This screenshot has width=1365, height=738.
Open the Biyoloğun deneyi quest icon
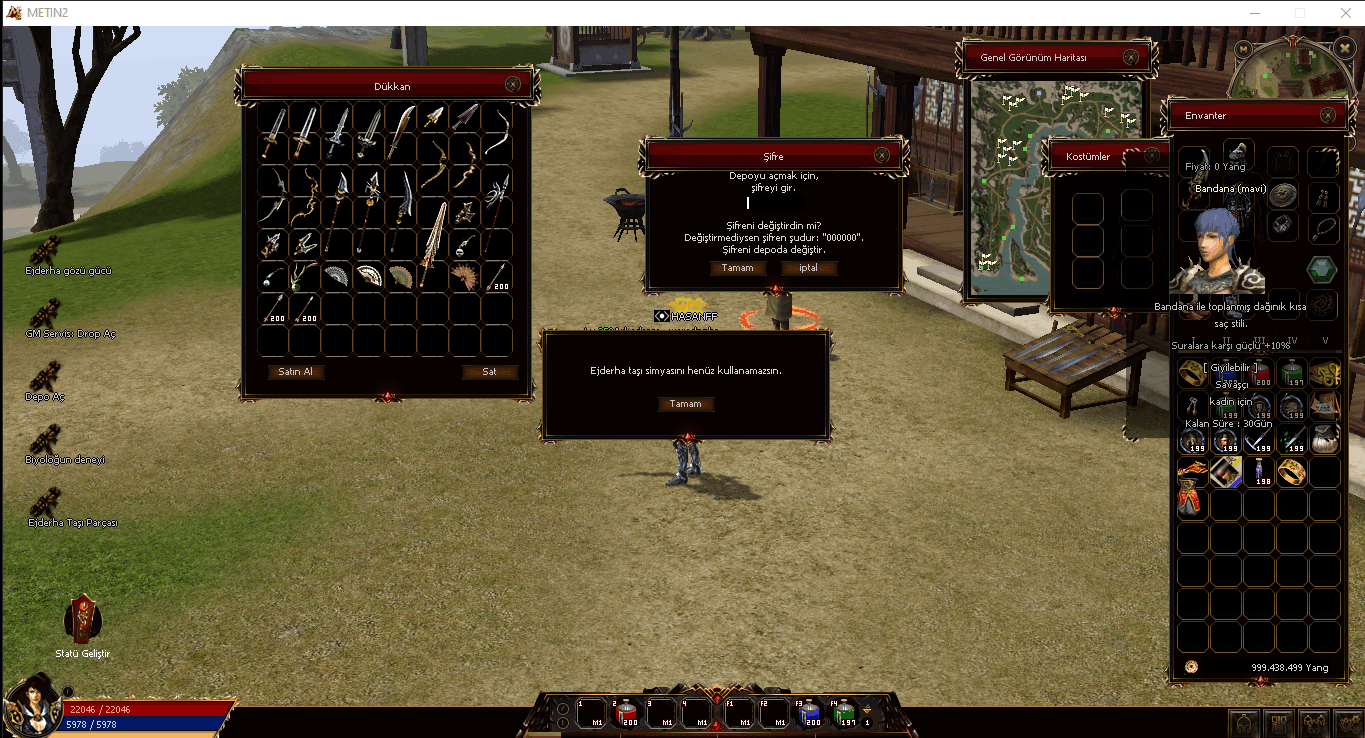coord(47,437)
